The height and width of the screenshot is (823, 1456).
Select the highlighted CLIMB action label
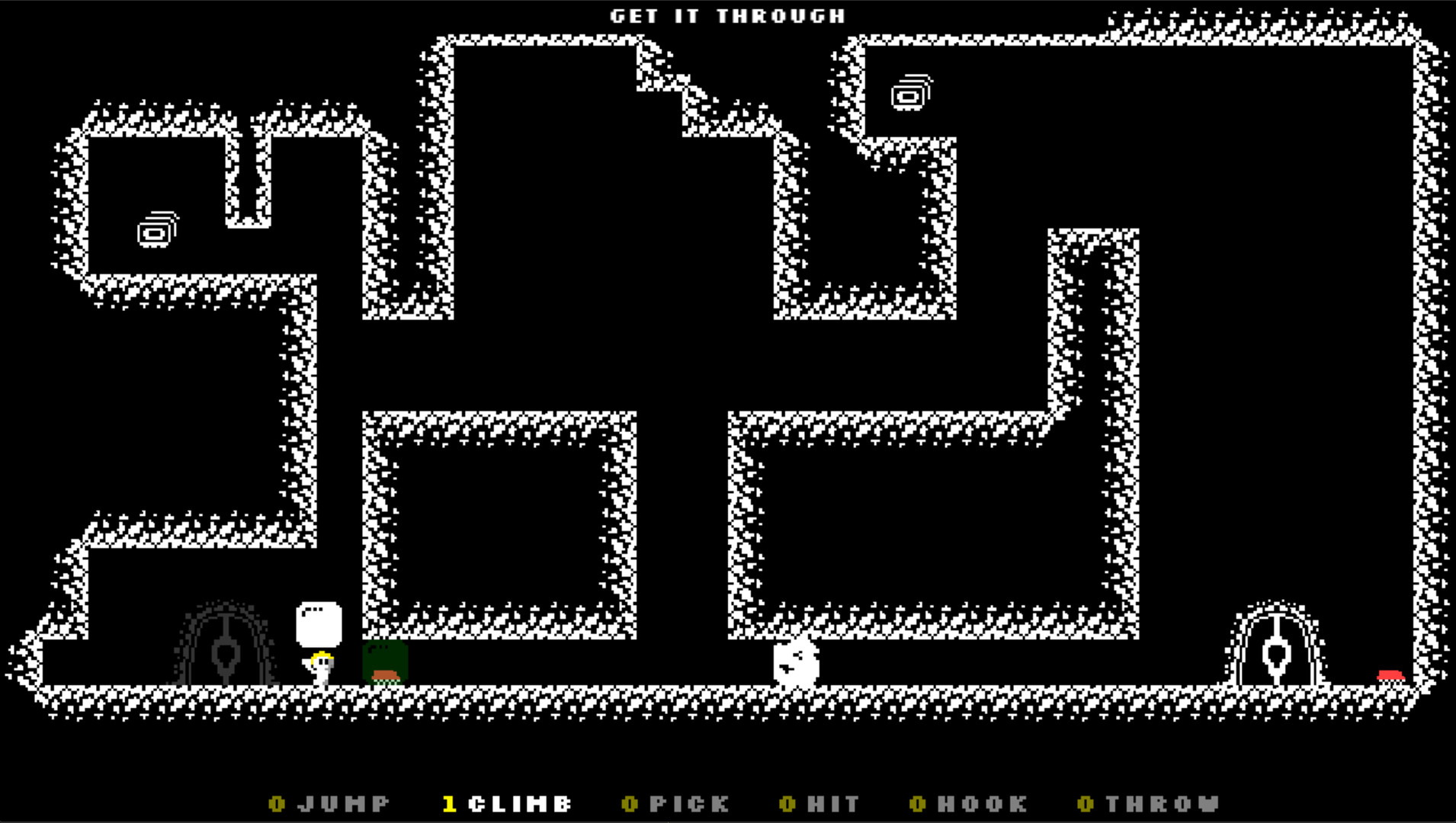point(522,802)
